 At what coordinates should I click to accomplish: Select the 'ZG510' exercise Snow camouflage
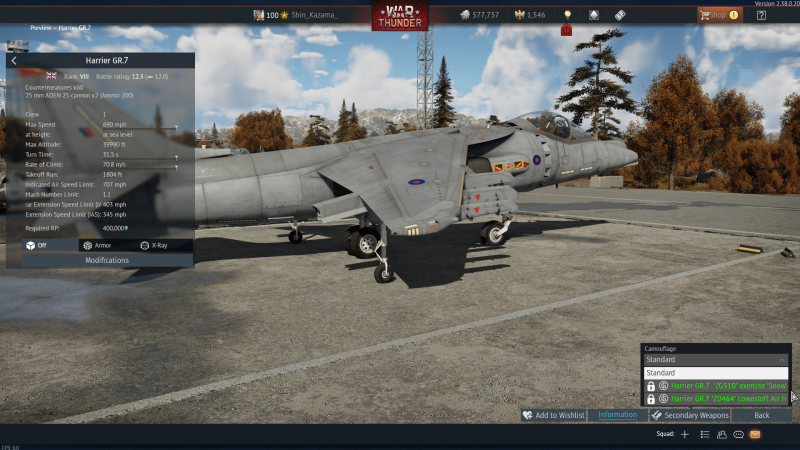722,385
